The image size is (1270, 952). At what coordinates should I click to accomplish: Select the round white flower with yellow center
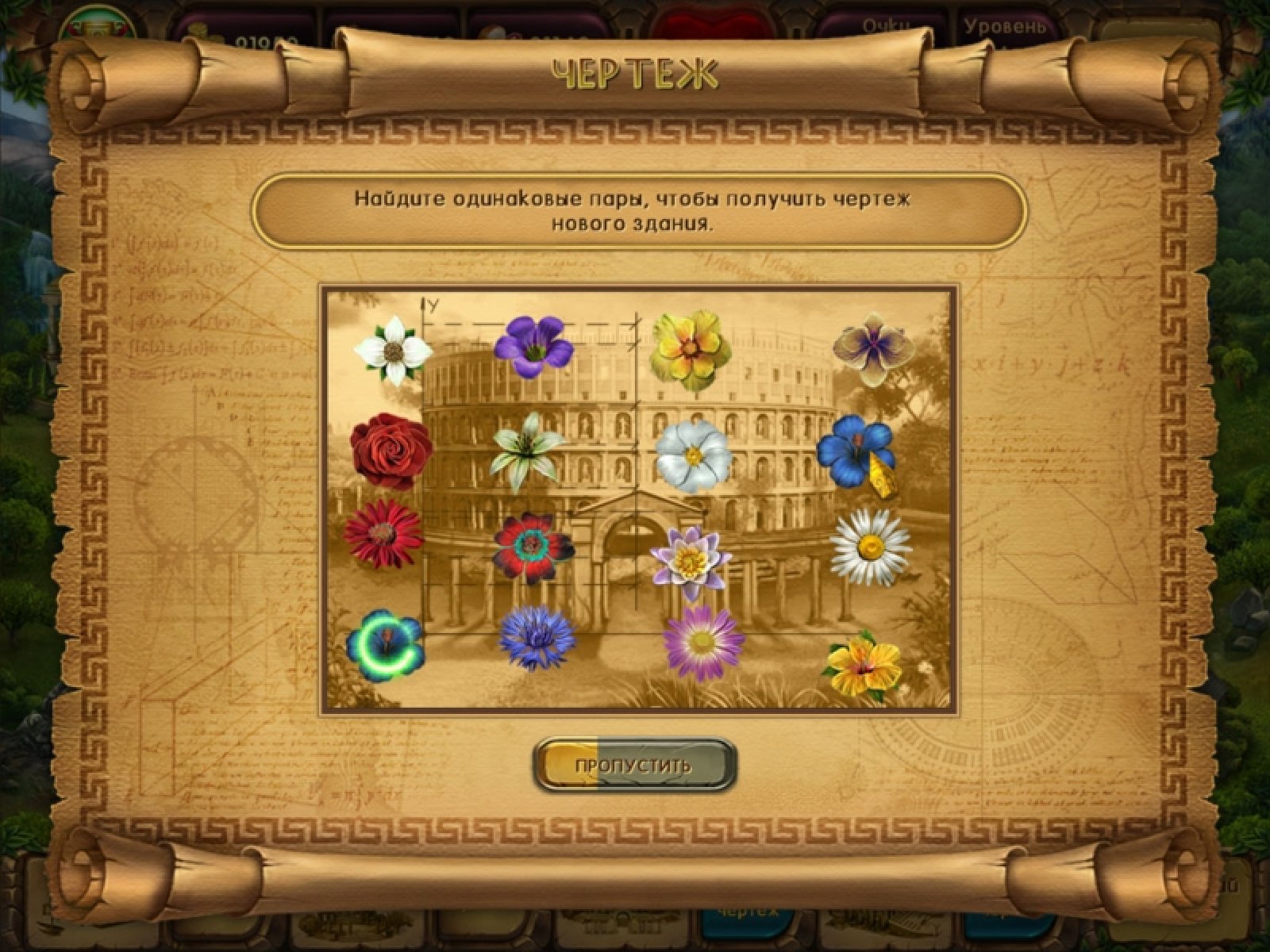coord(693,455)
